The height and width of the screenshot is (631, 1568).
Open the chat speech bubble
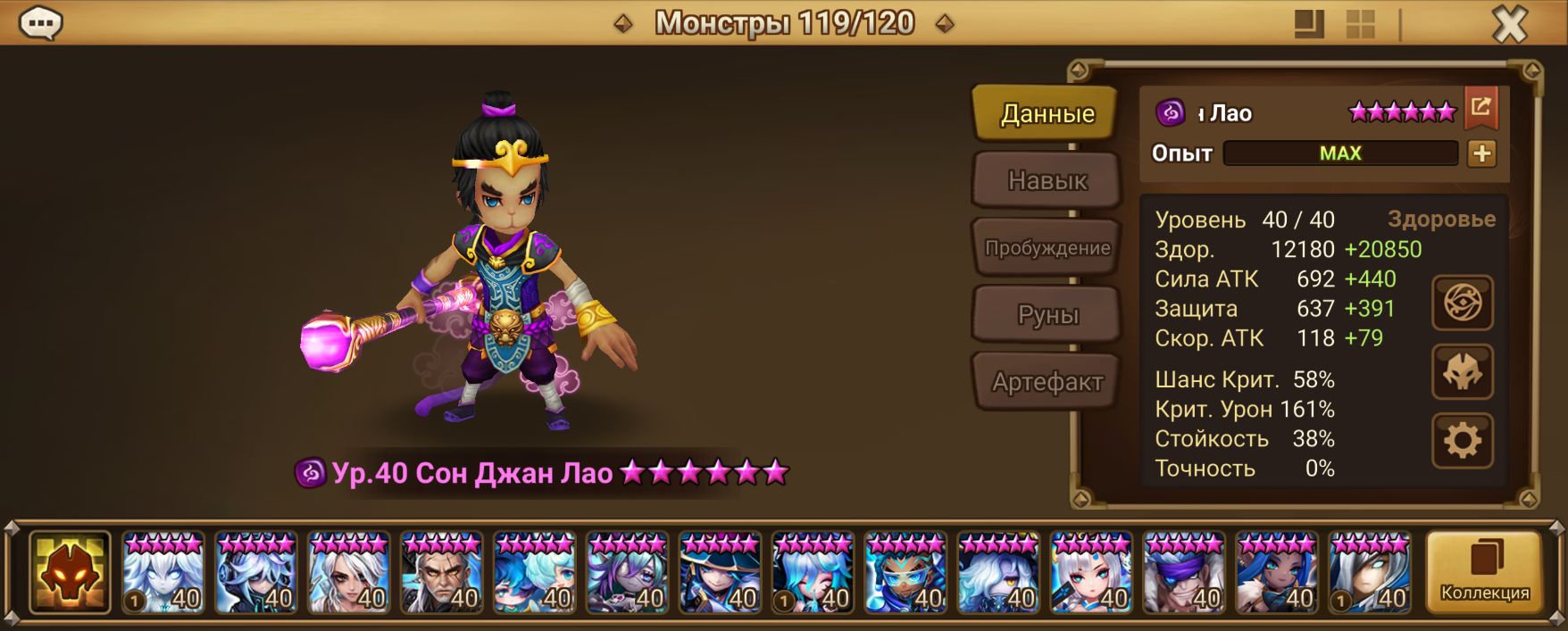click(40, 23)
